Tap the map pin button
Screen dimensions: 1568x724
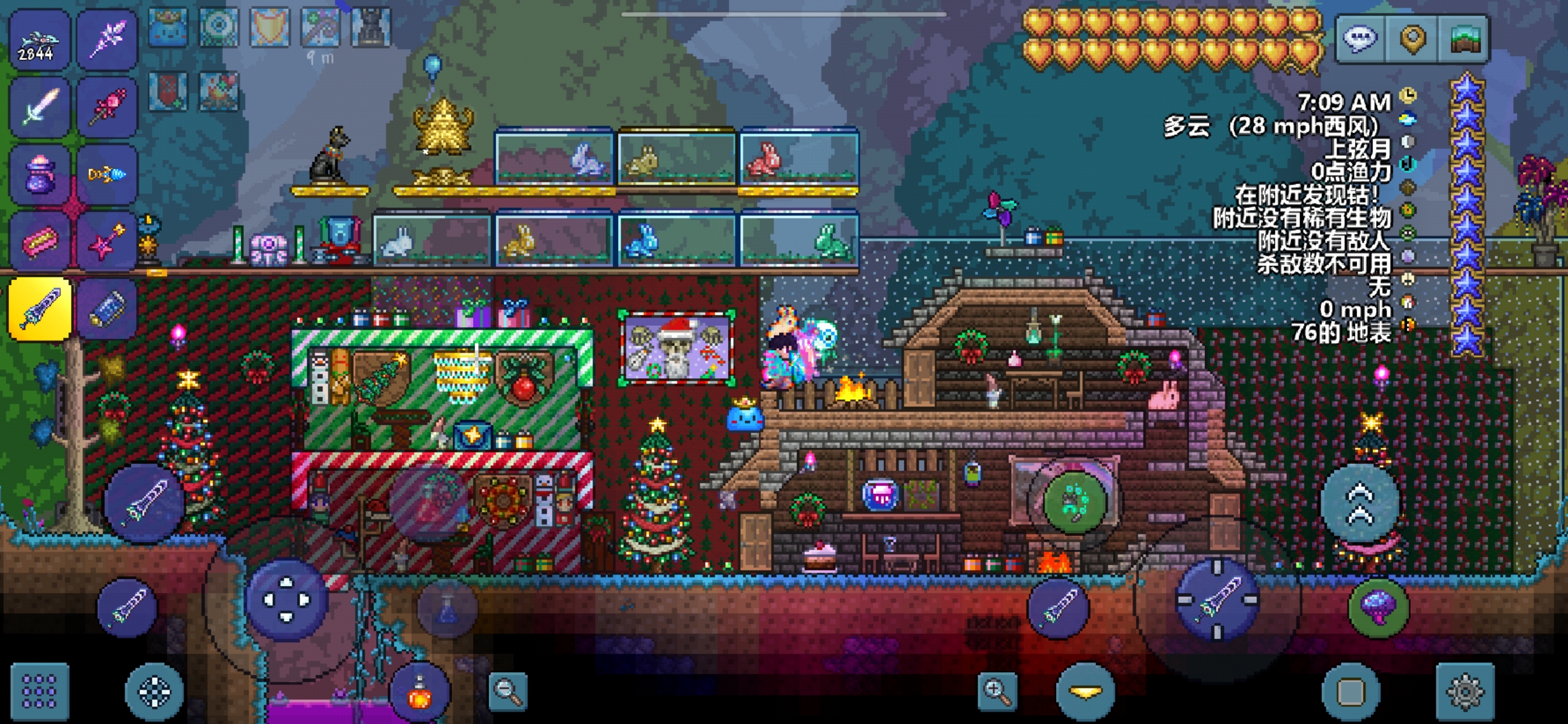pyautogui.click(x=1412, y=40)
